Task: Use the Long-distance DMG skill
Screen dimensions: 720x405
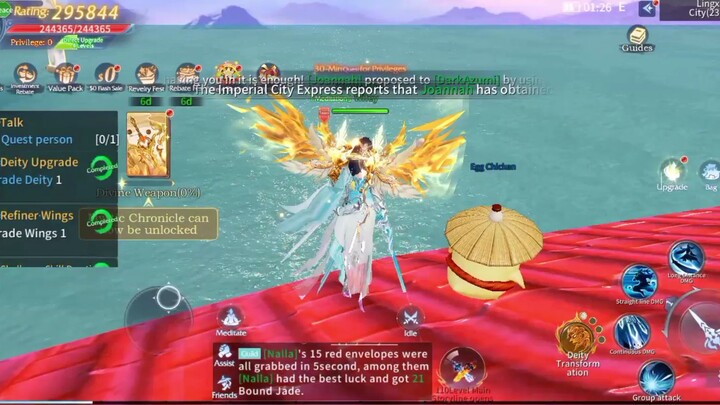Action: click(x=686, y=258)
